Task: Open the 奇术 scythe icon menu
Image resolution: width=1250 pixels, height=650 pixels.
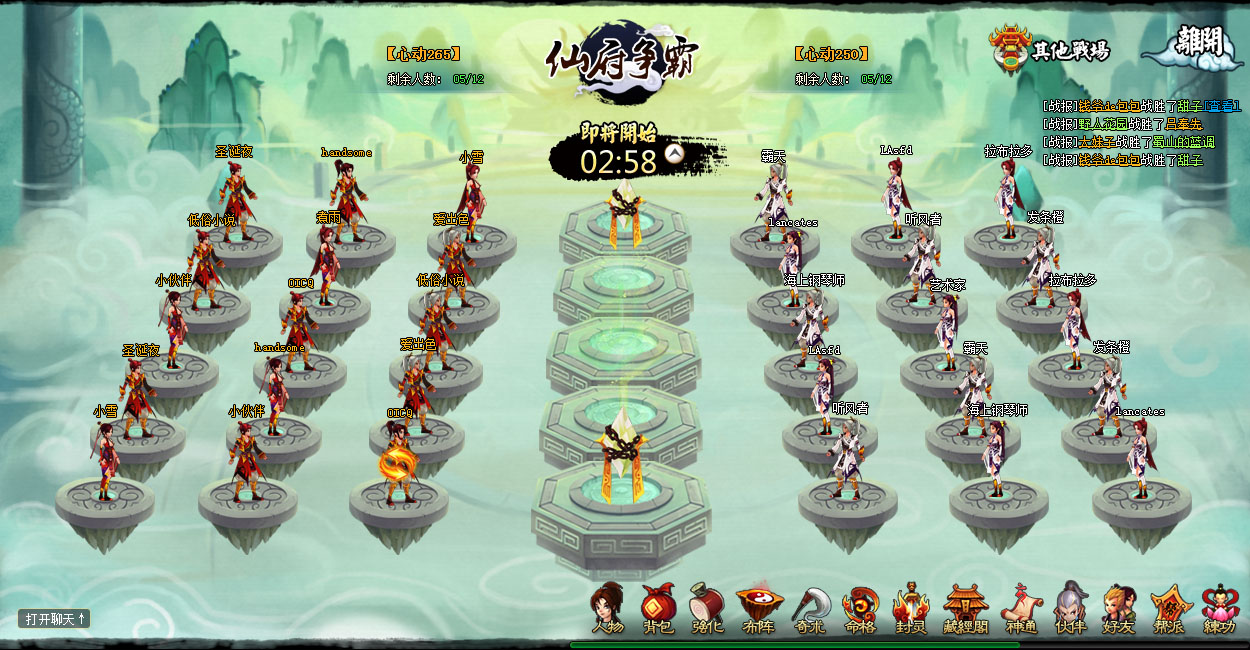Action: click(811, 608)
